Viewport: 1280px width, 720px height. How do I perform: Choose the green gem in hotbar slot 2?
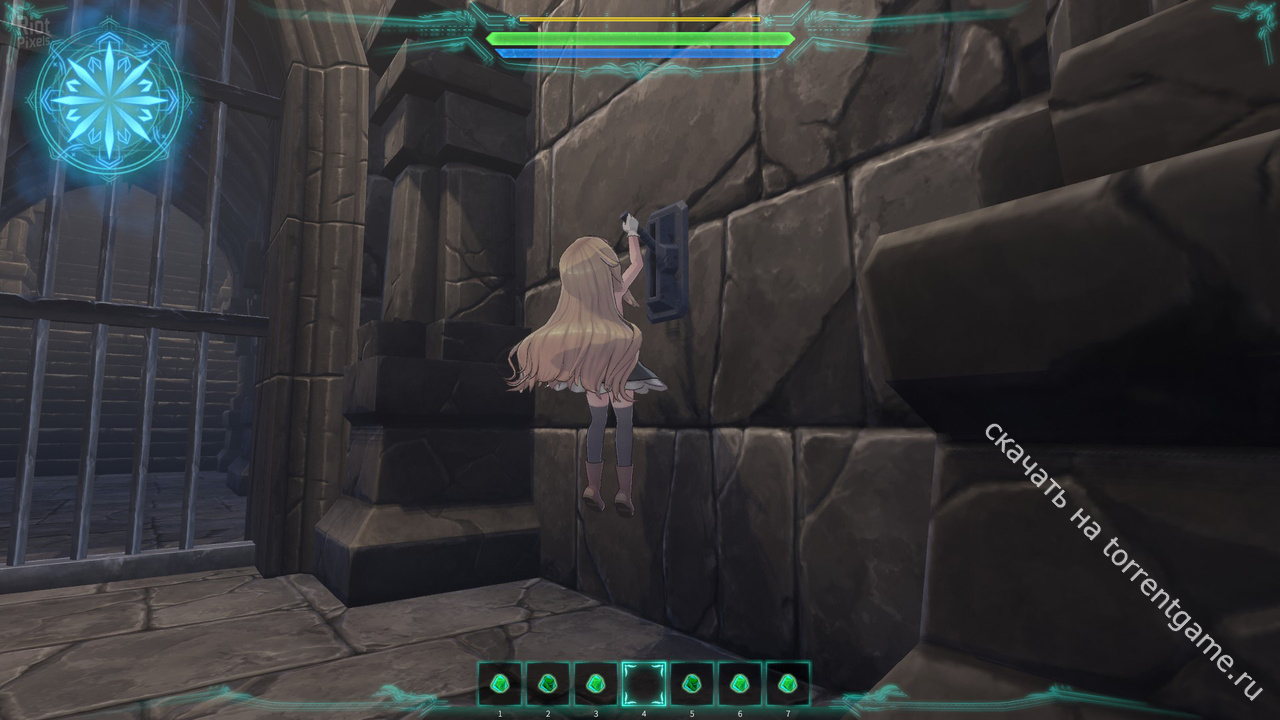coord(548,685)
